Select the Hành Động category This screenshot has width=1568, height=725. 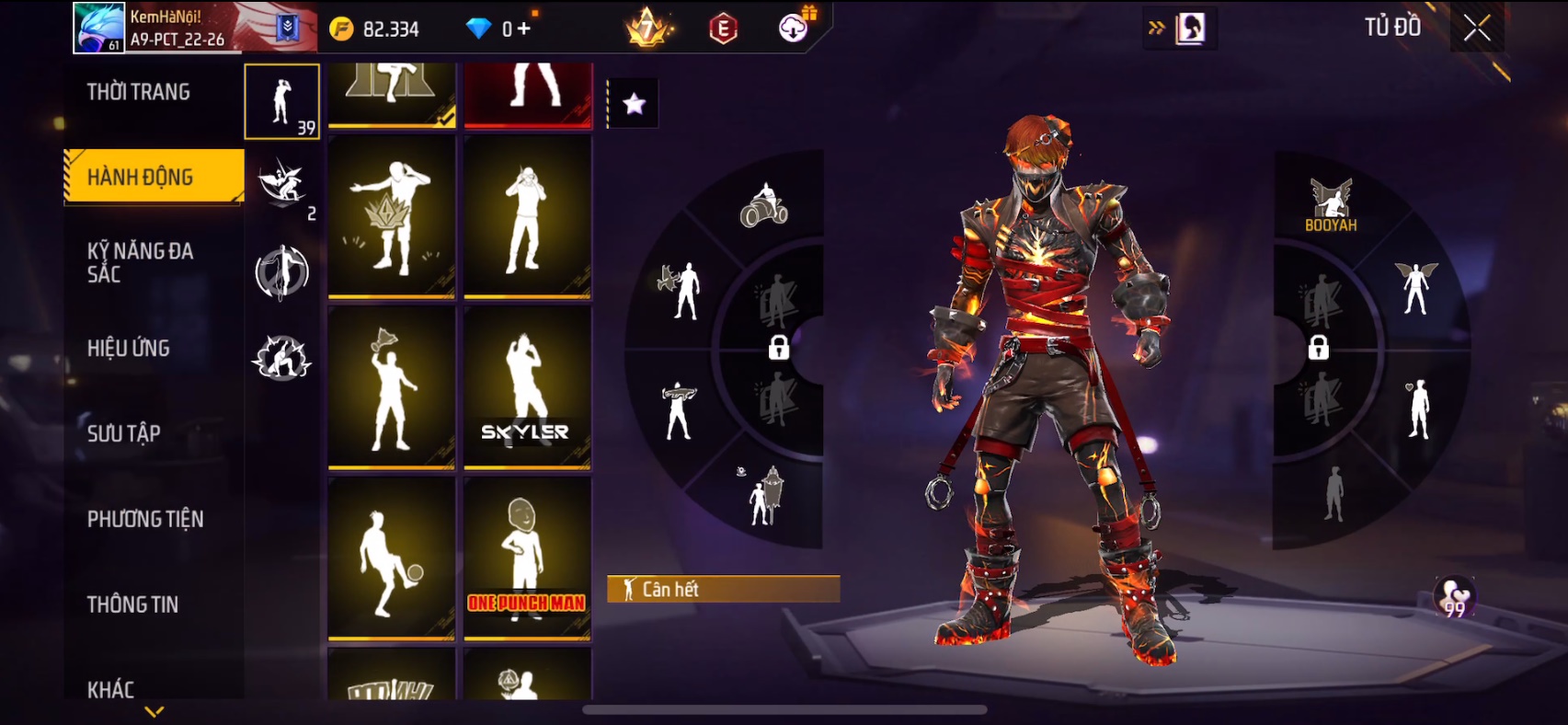(x=141, y=177)
